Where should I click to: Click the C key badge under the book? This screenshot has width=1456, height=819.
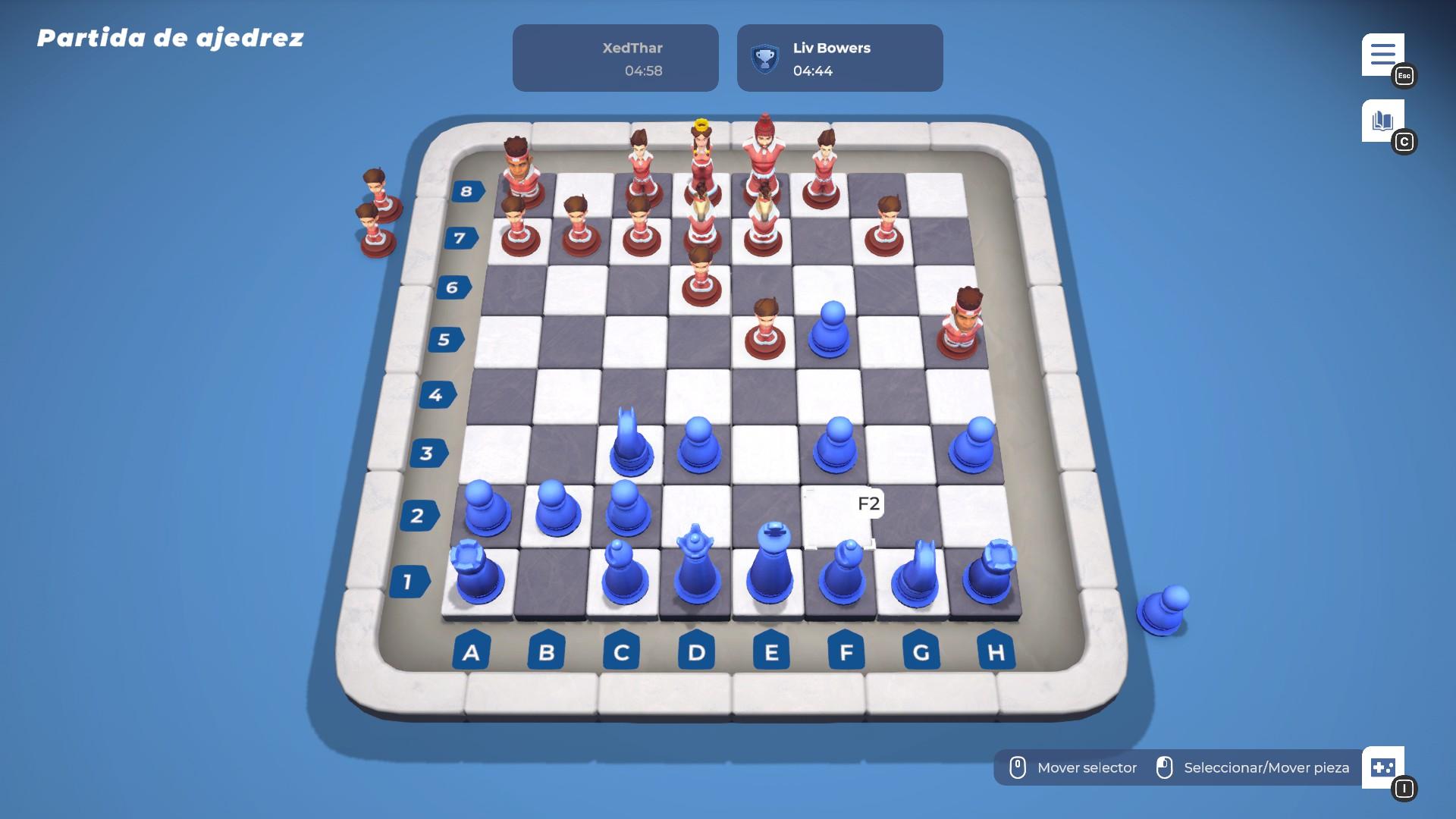click(1404, 141)
